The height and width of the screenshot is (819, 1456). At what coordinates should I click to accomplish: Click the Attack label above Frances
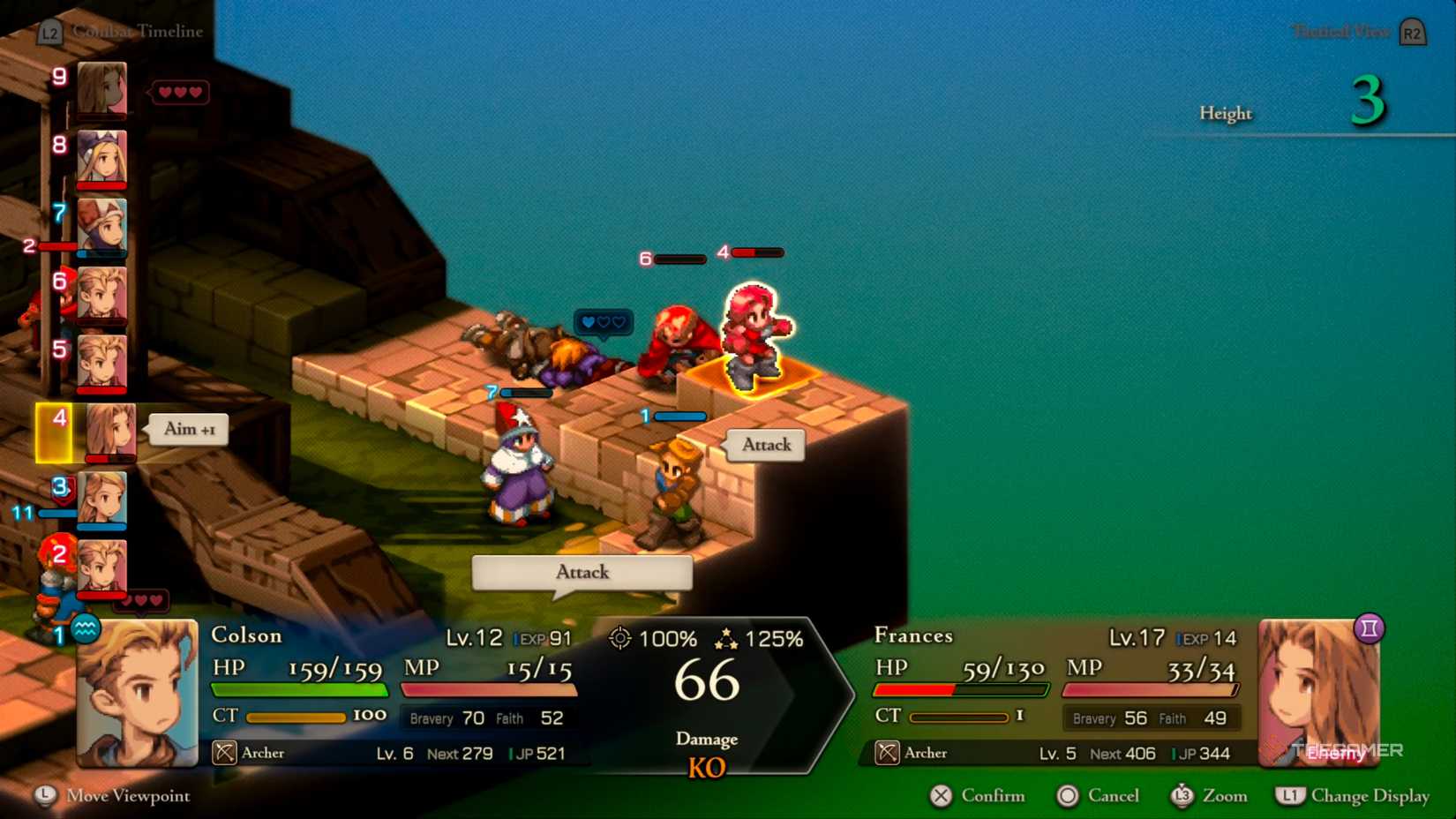764,446
